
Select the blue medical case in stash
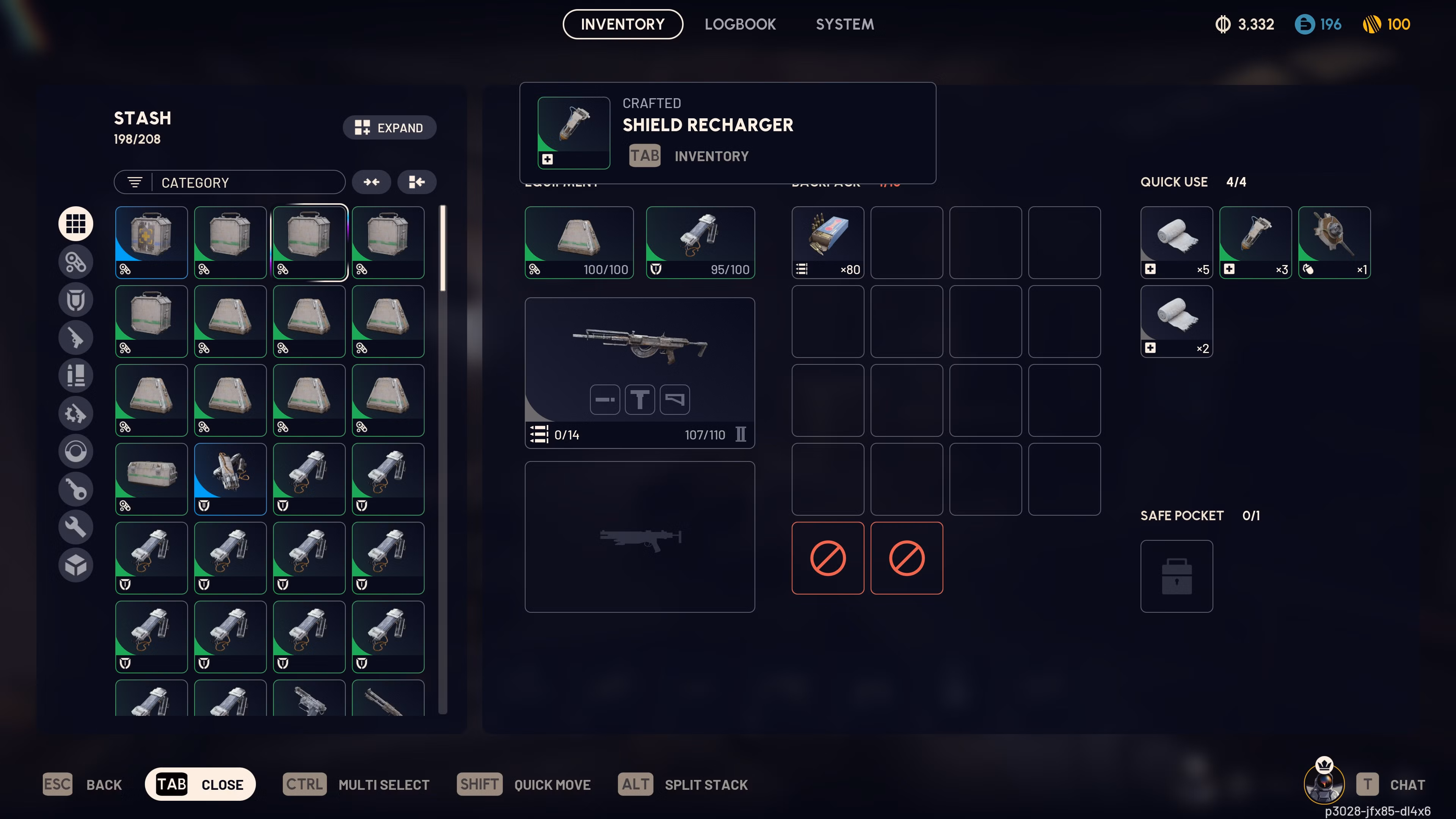(x=152, y=243)
